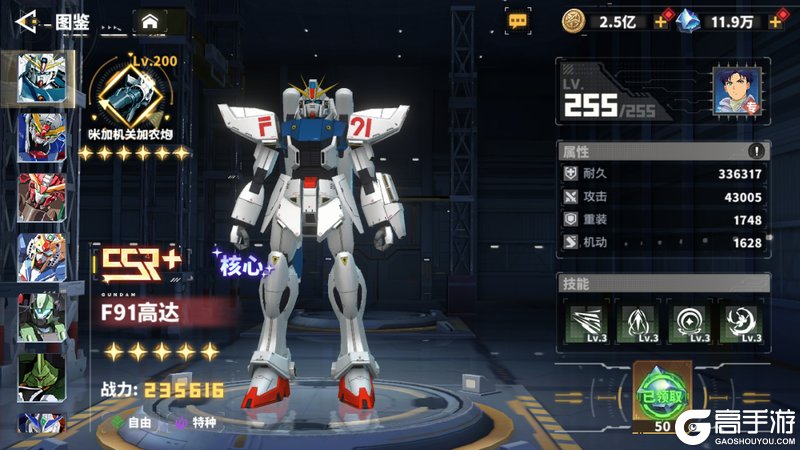Viewport: 800px width, 450px height.
Task: Open the chat message bubble
Action: click(517, 19)
